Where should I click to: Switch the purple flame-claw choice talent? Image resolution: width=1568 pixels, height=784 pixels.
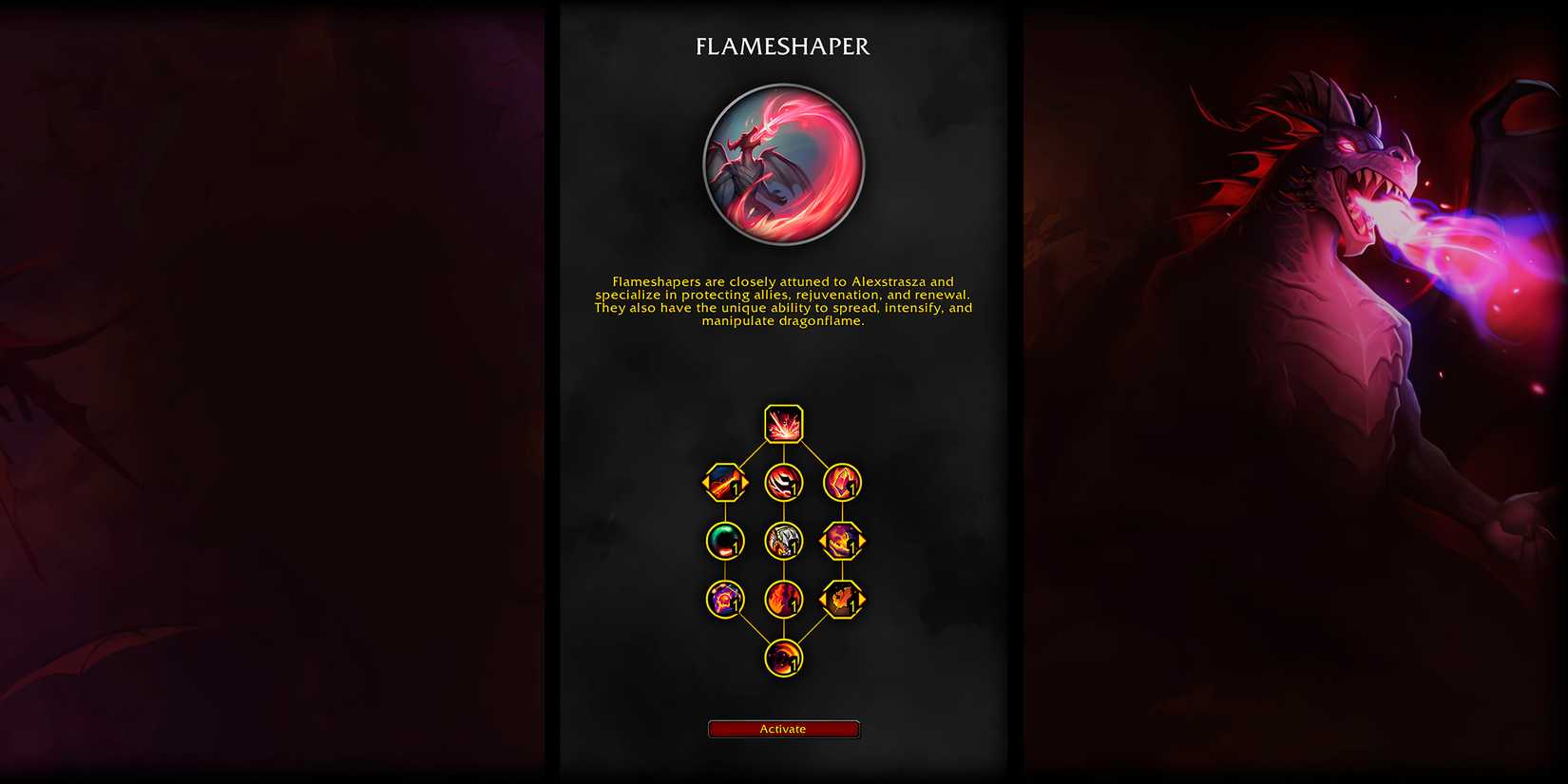click(x=842, y=542)
